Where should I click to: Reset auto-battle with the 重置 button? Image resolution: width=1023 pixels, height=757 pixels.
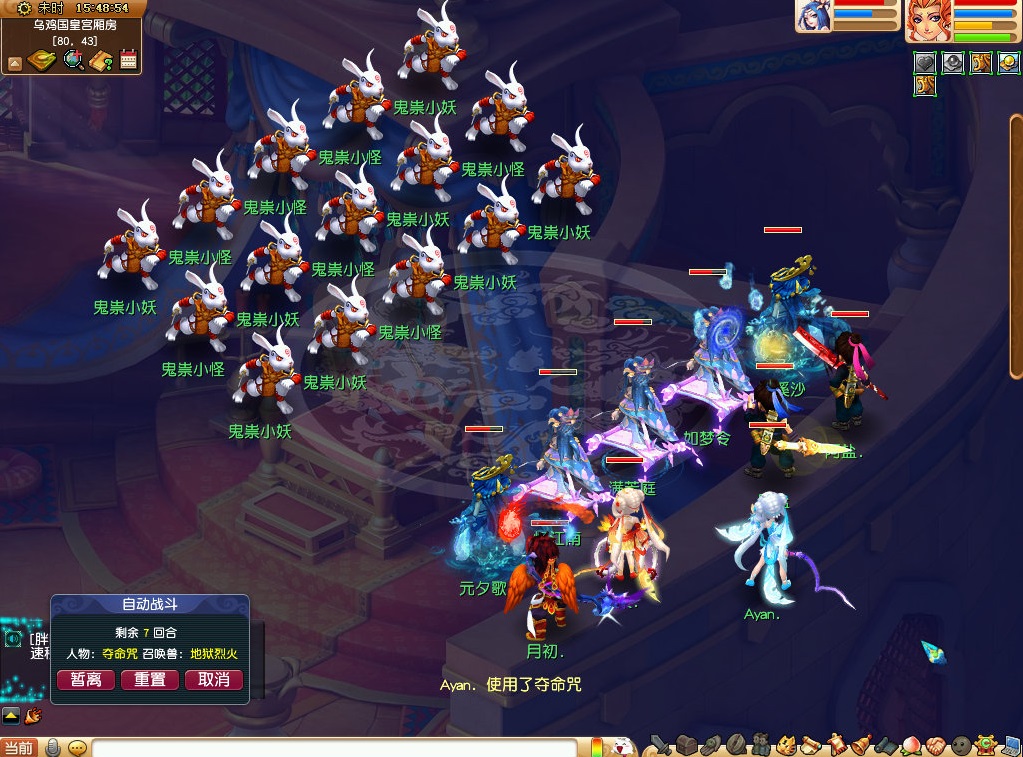(x=150, y=680)
